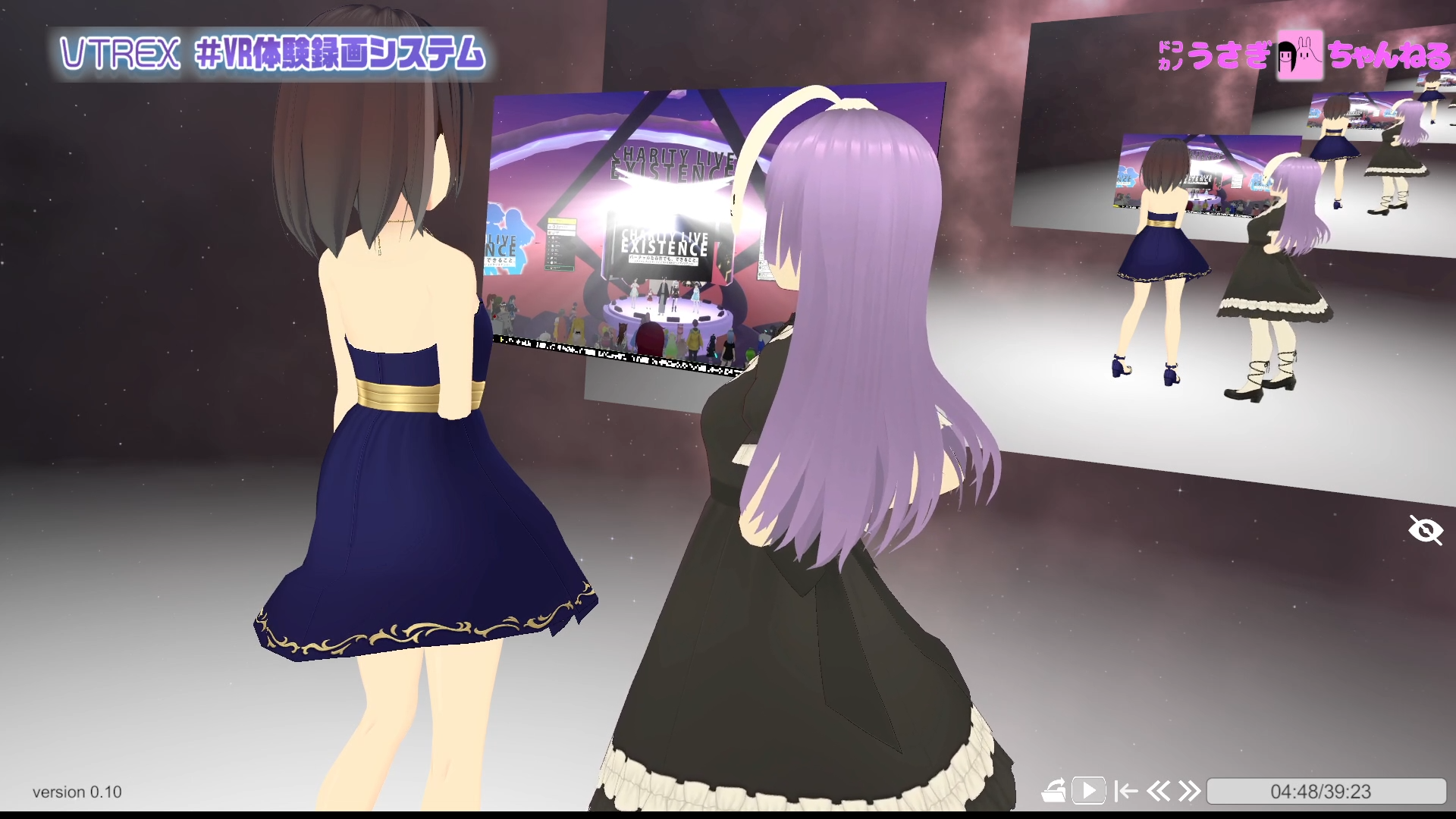Toggle the crossed-out eye UI visibility icon
1456x819 pixels.
pos(1426,531)
